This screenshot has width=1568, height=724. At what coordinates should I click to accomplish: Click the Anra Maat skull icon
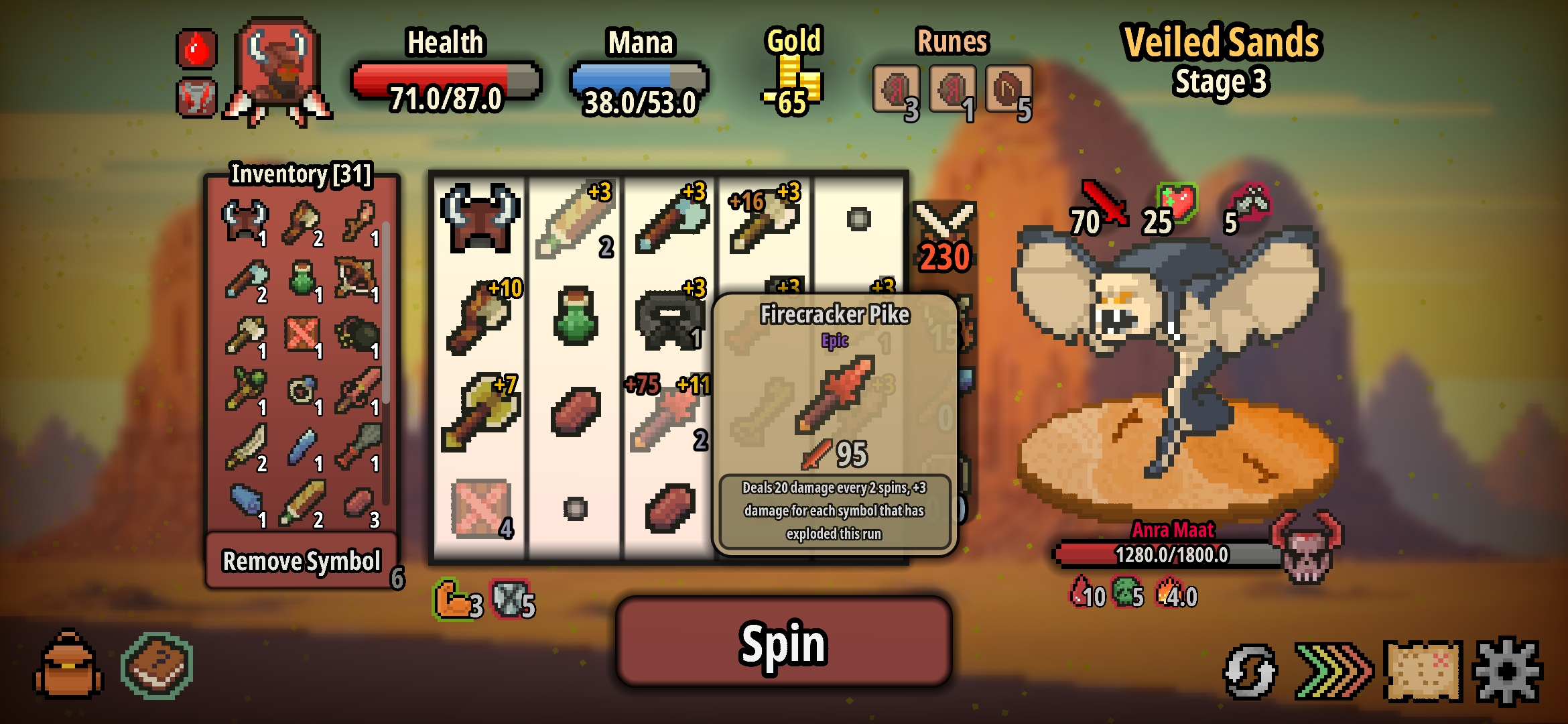(x=1306, y=546)
